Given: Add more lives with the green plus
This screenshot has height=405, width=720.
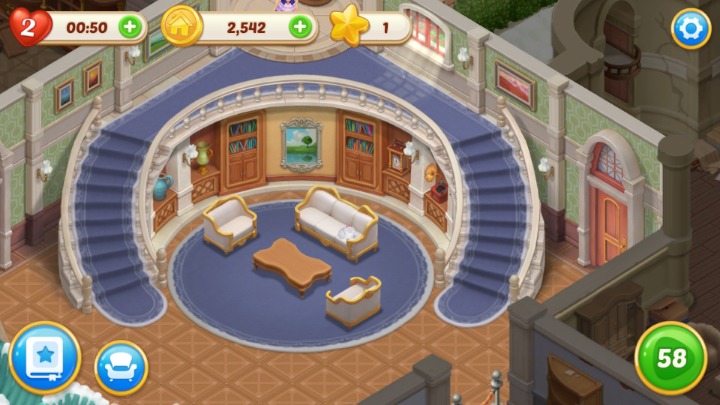Looking at the screenshot, I should (x=130, y=27).
